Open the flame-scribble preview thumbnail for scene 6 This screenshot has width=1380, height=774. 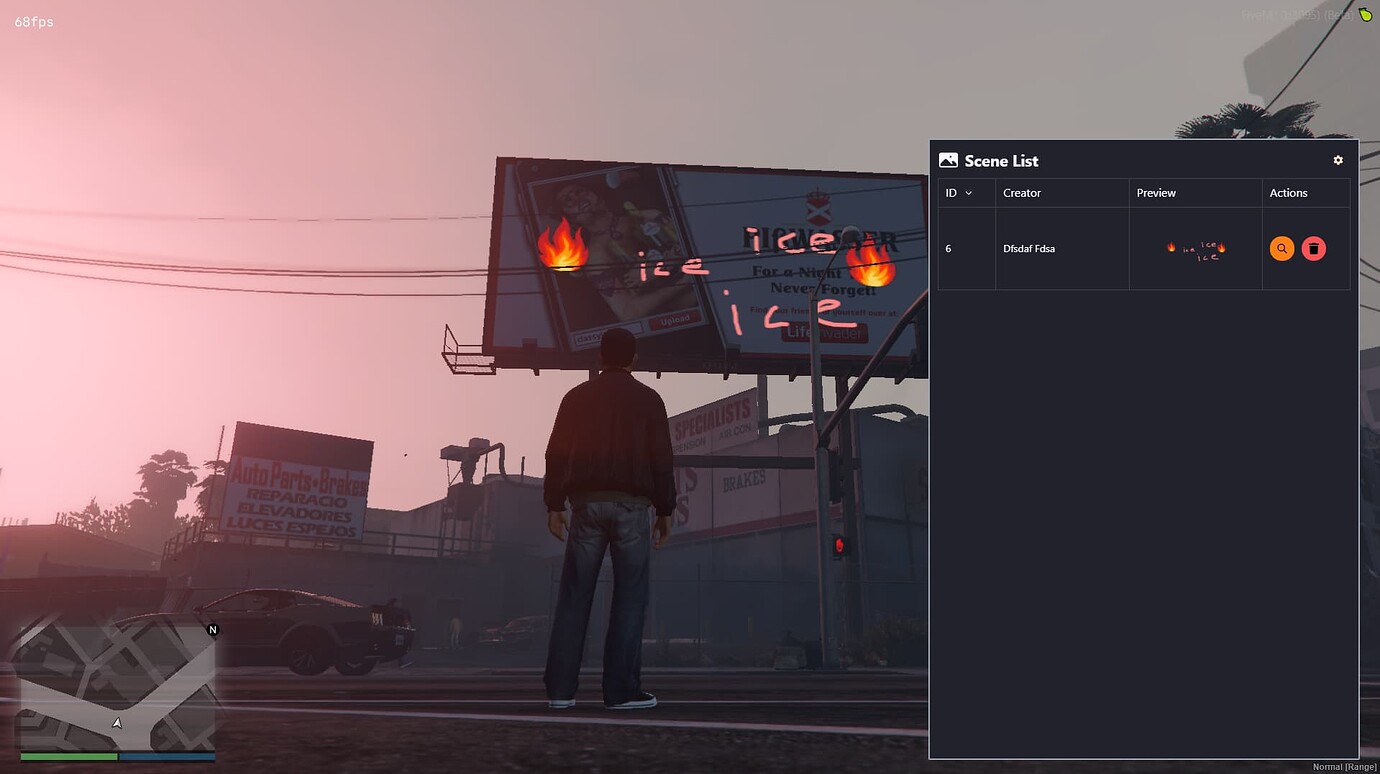point(1196,248)
